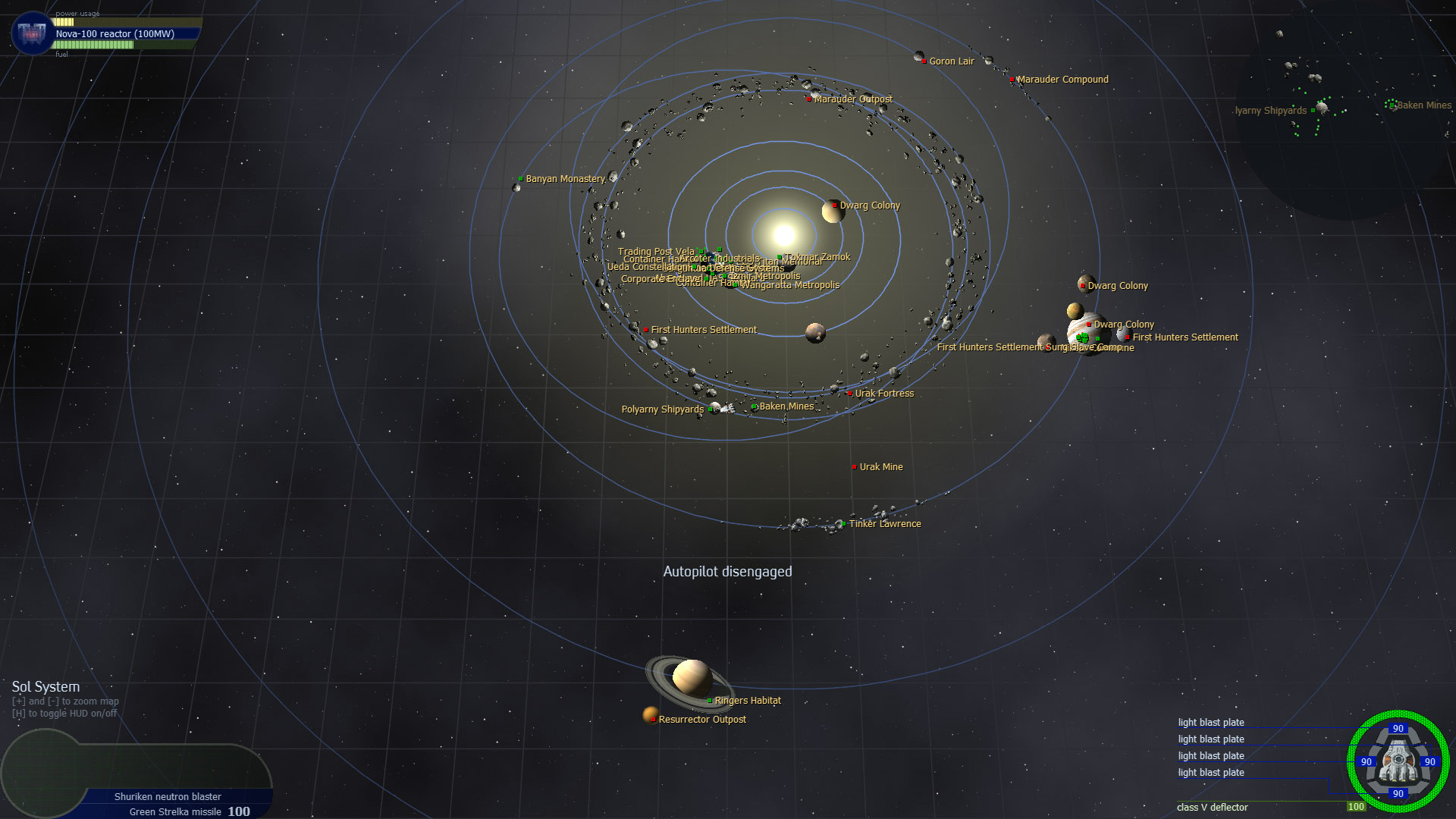Click the Goron Lair map marker
Image resolution: width=1456 pixels, height=819 pixels.
click(924, 61)
